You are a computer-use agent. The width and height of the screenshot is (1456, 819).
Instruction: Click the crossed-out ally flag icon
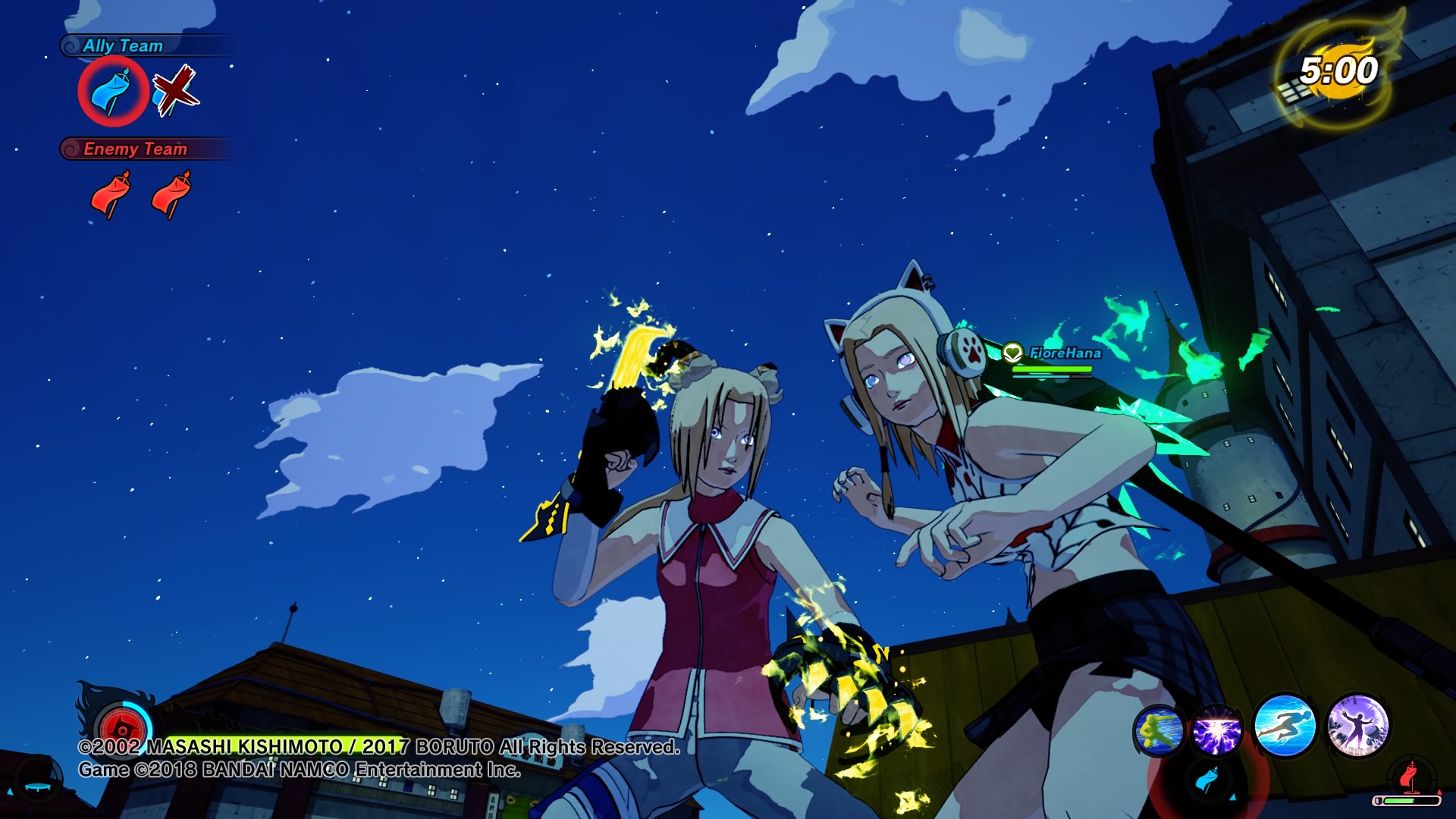coord(175,92)
